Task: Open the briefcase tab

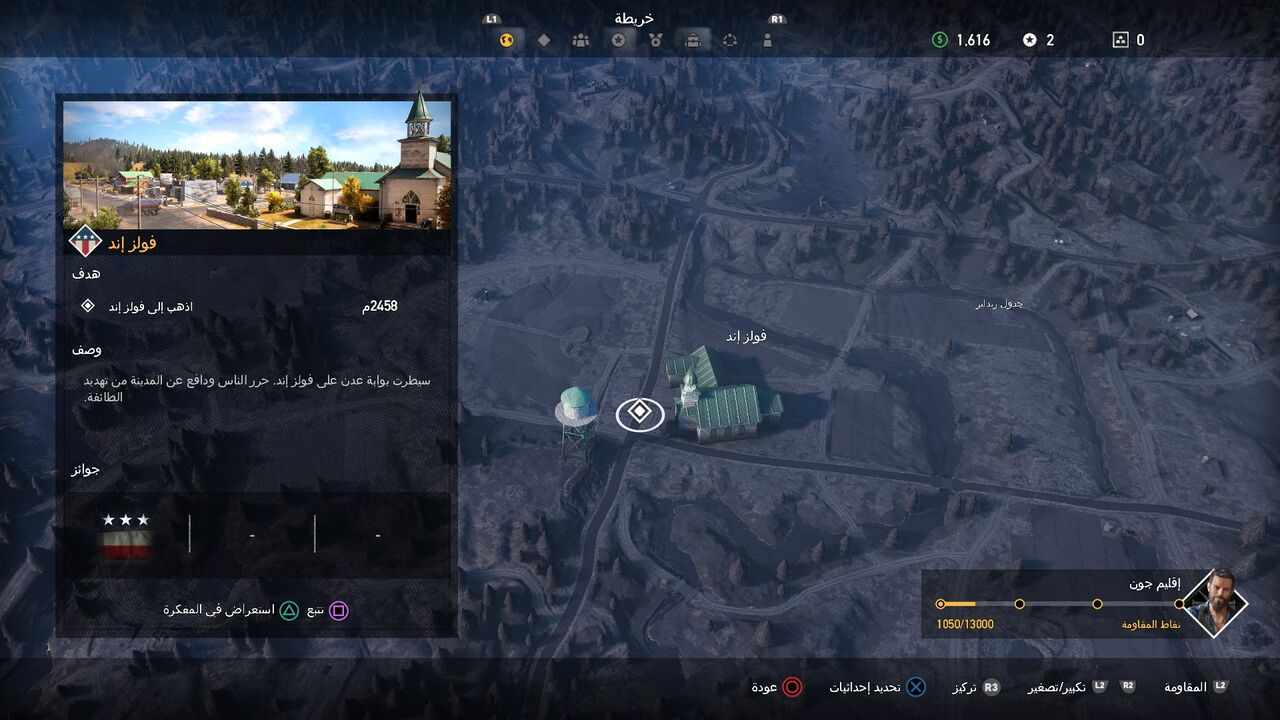Action: click(692, 41)
